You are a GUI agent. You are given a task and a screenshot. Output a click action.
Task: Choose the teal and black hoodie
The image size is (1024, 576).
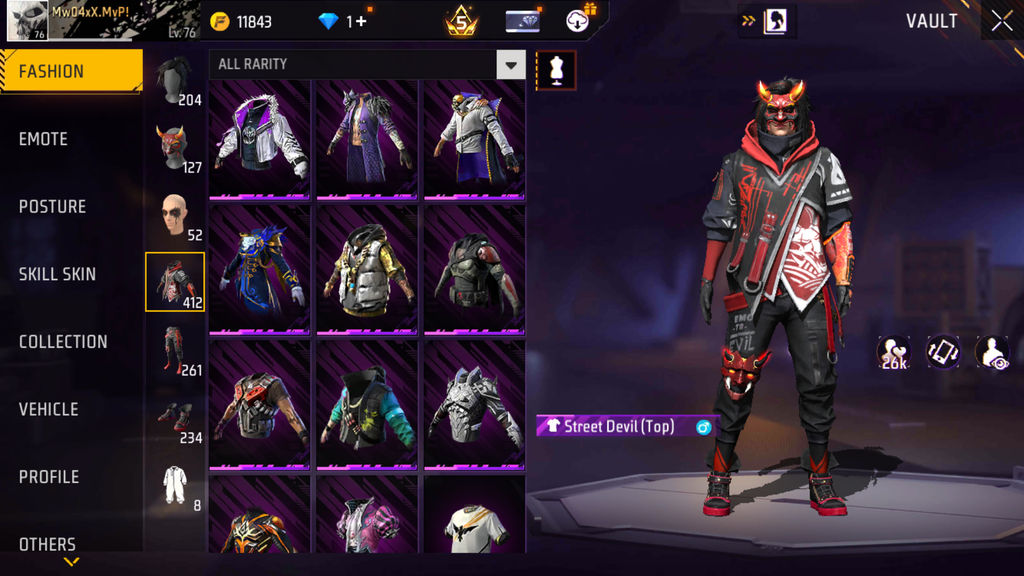(367, 405)
